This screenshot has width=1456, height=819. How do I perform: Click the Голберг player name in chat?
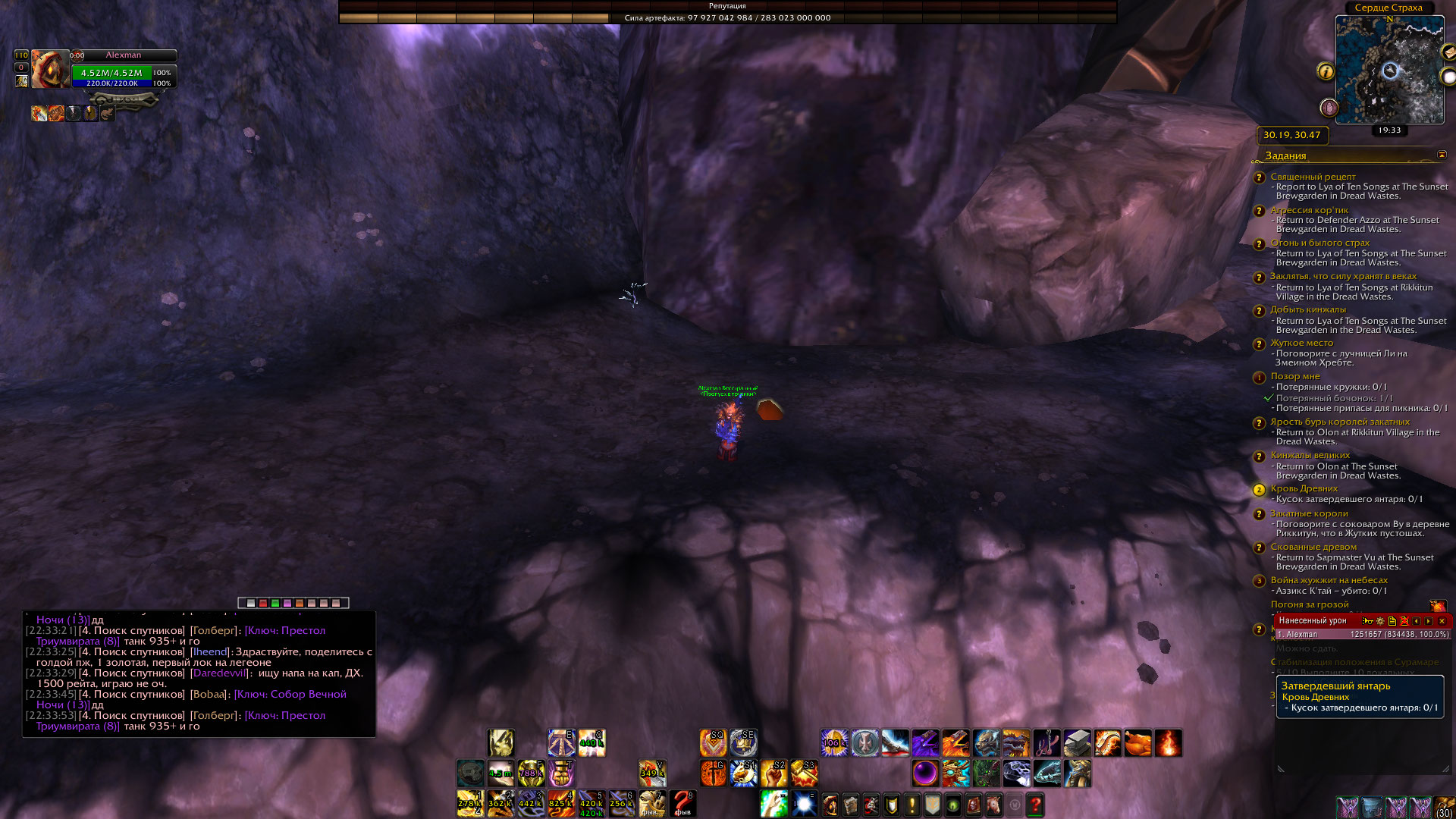213,631
